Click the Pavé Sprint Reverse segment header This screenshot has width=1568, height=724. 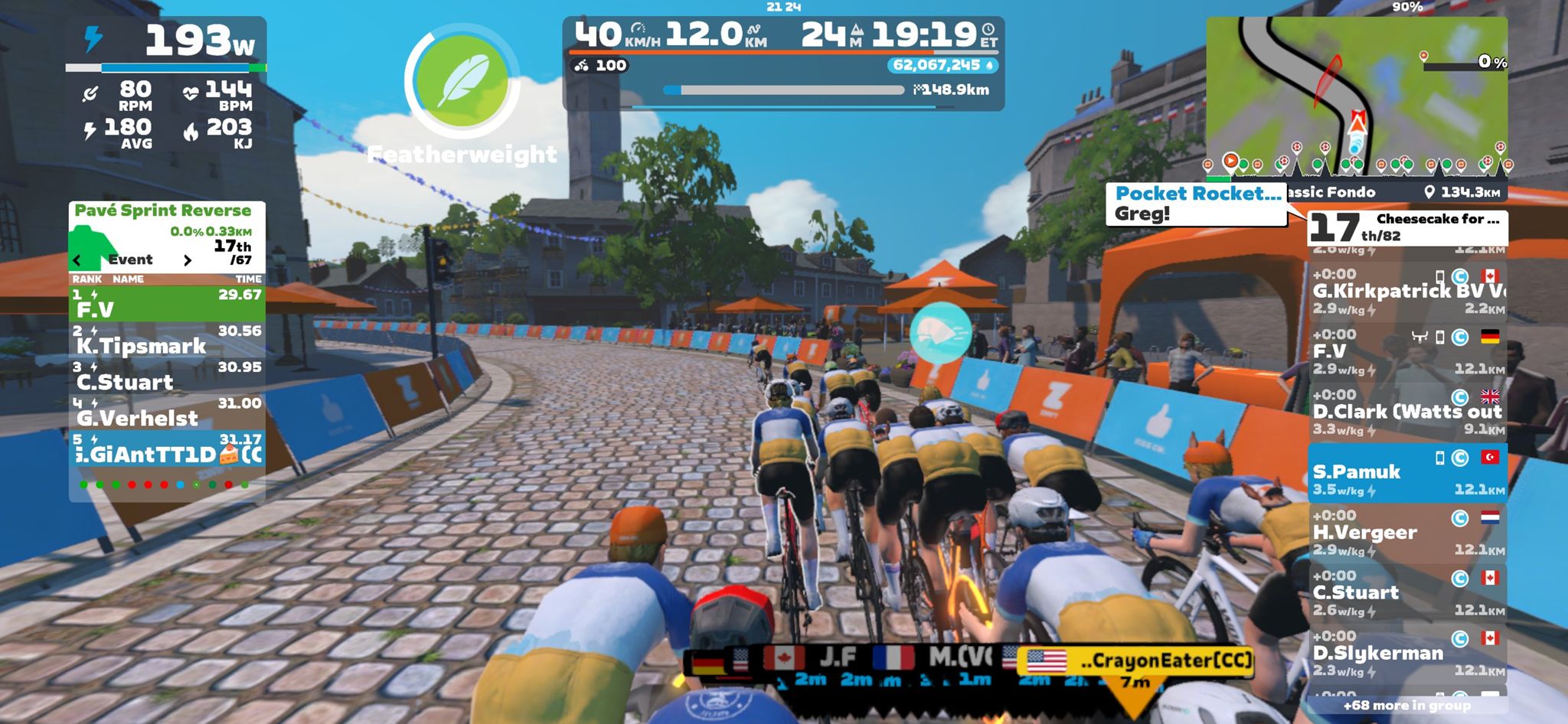tap(163, 210)
